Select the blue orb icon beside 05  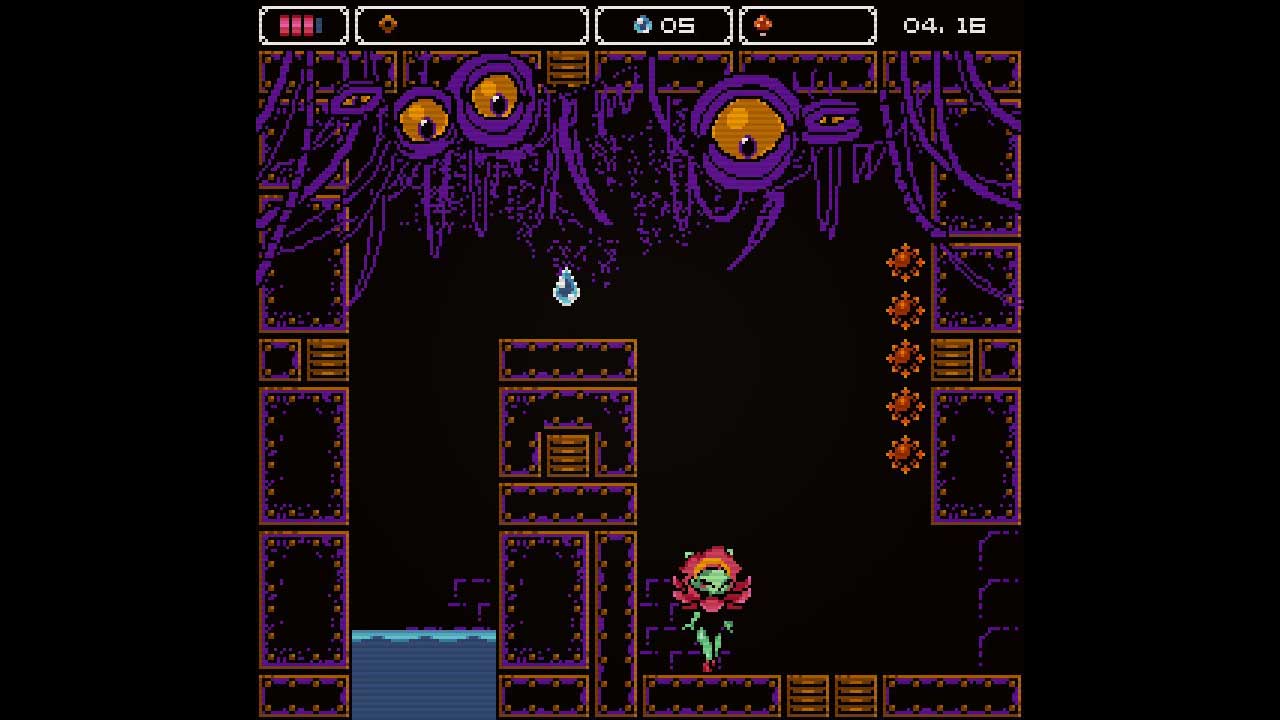click(x=643, y=25)
